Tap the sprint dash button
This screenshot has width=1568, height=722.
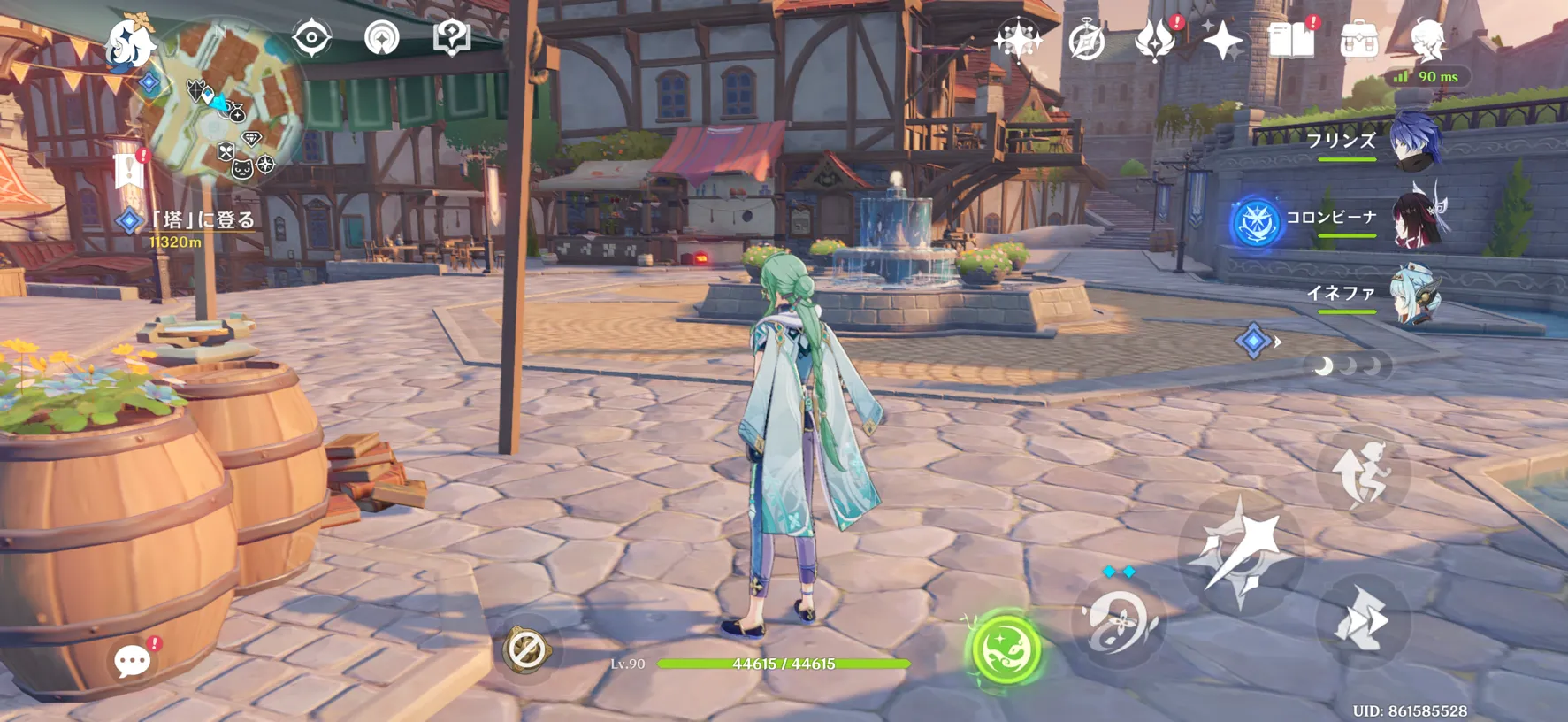point(1362,620)
